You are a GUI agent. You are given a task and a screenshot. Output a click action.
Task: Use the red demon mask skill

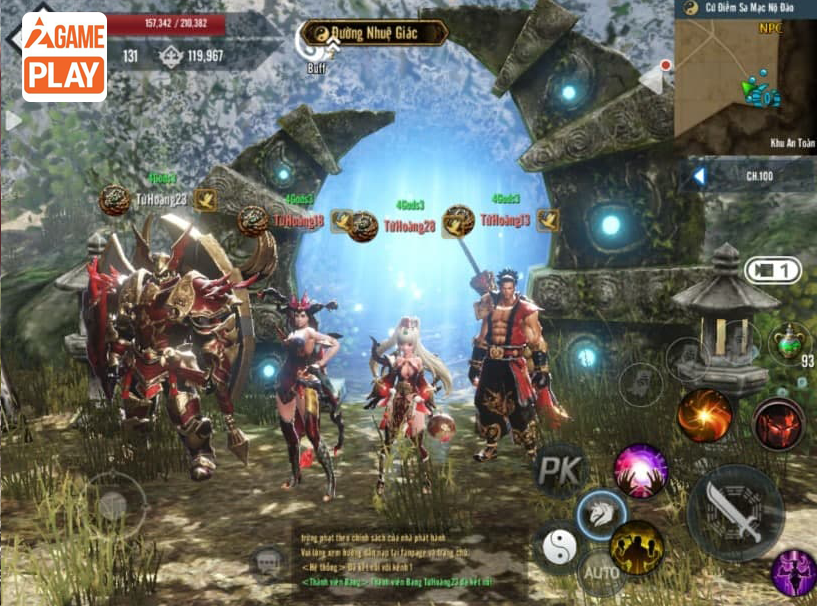point(778,424)
